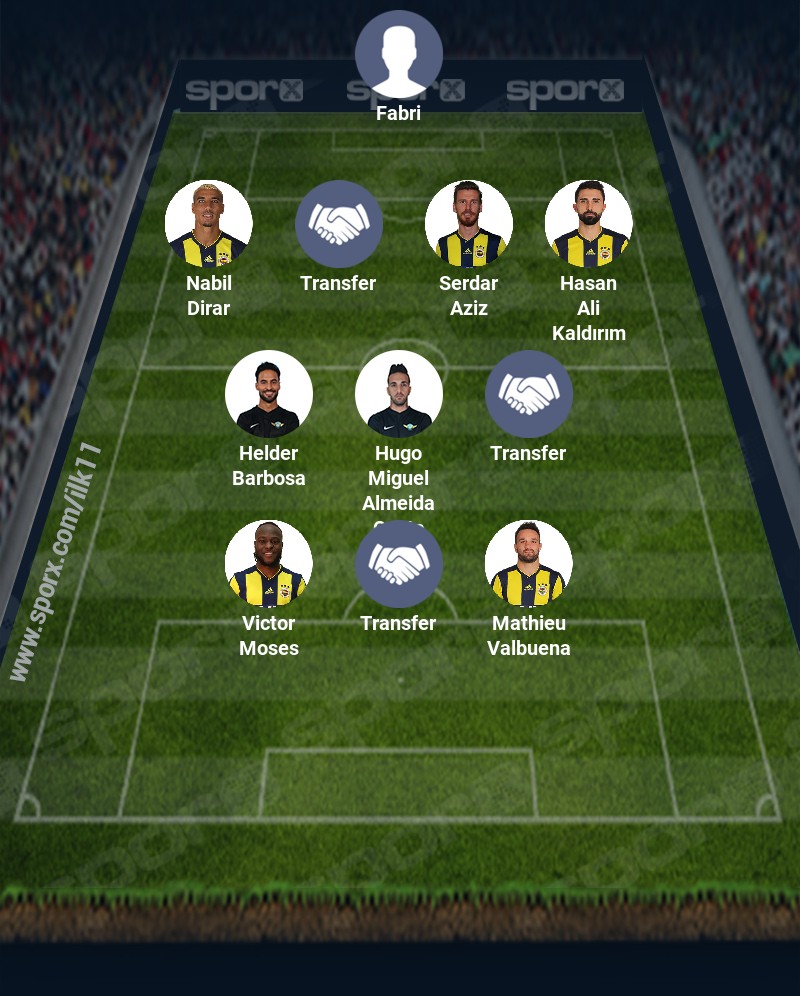Image resolution: width=800 pixels, height=996 pixels.
Task: Choose Nabil Dirar's player photo
Action: click(208, 224)
